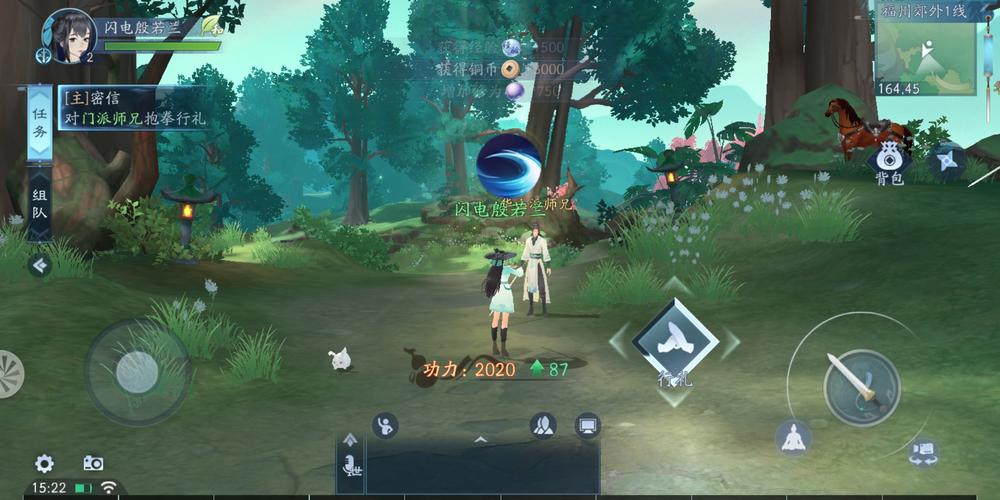Click the two-person social icon
This screenshot has width=1000, height=500.
543,425
